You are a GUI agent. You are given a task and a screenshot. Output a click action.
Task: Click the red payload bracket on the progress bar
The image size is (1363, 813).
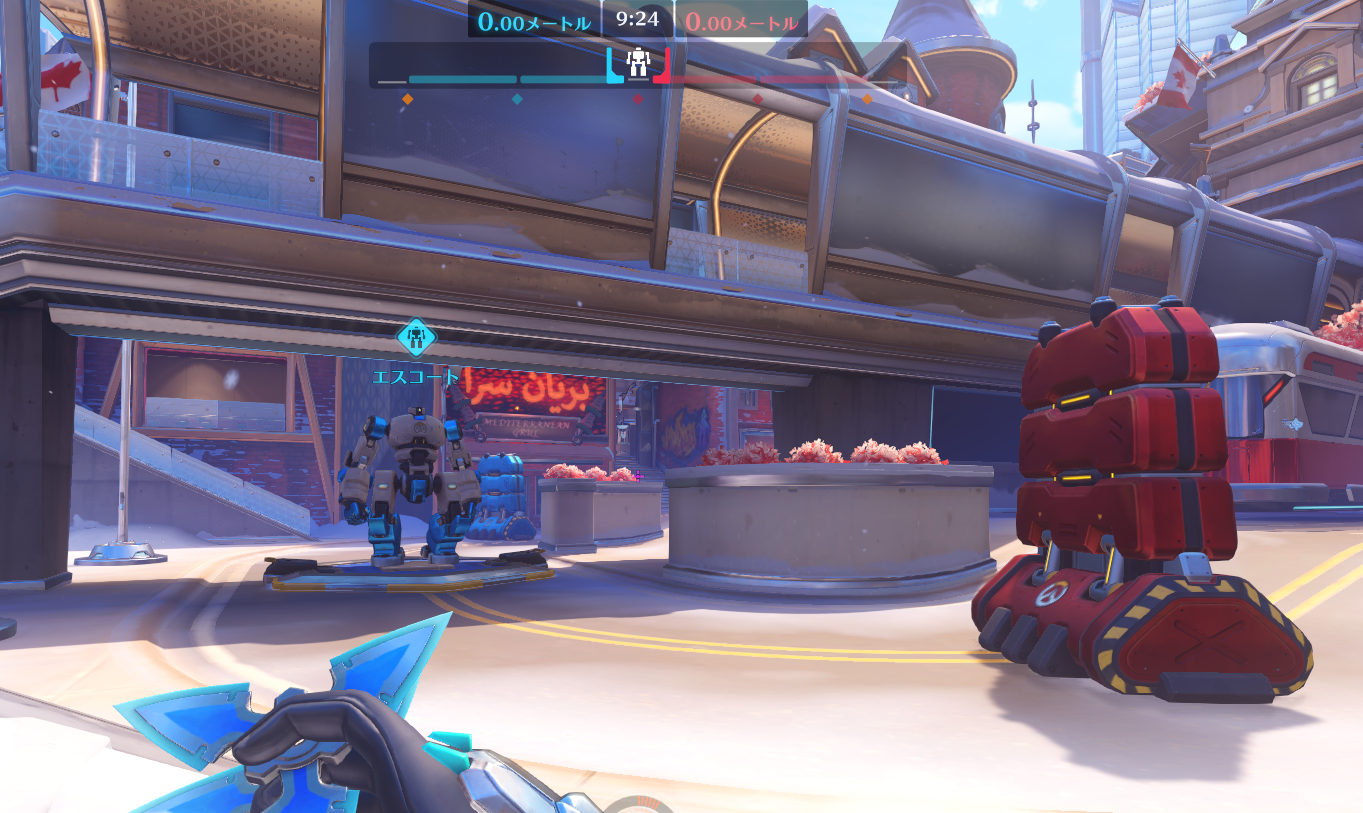[664, 68]
